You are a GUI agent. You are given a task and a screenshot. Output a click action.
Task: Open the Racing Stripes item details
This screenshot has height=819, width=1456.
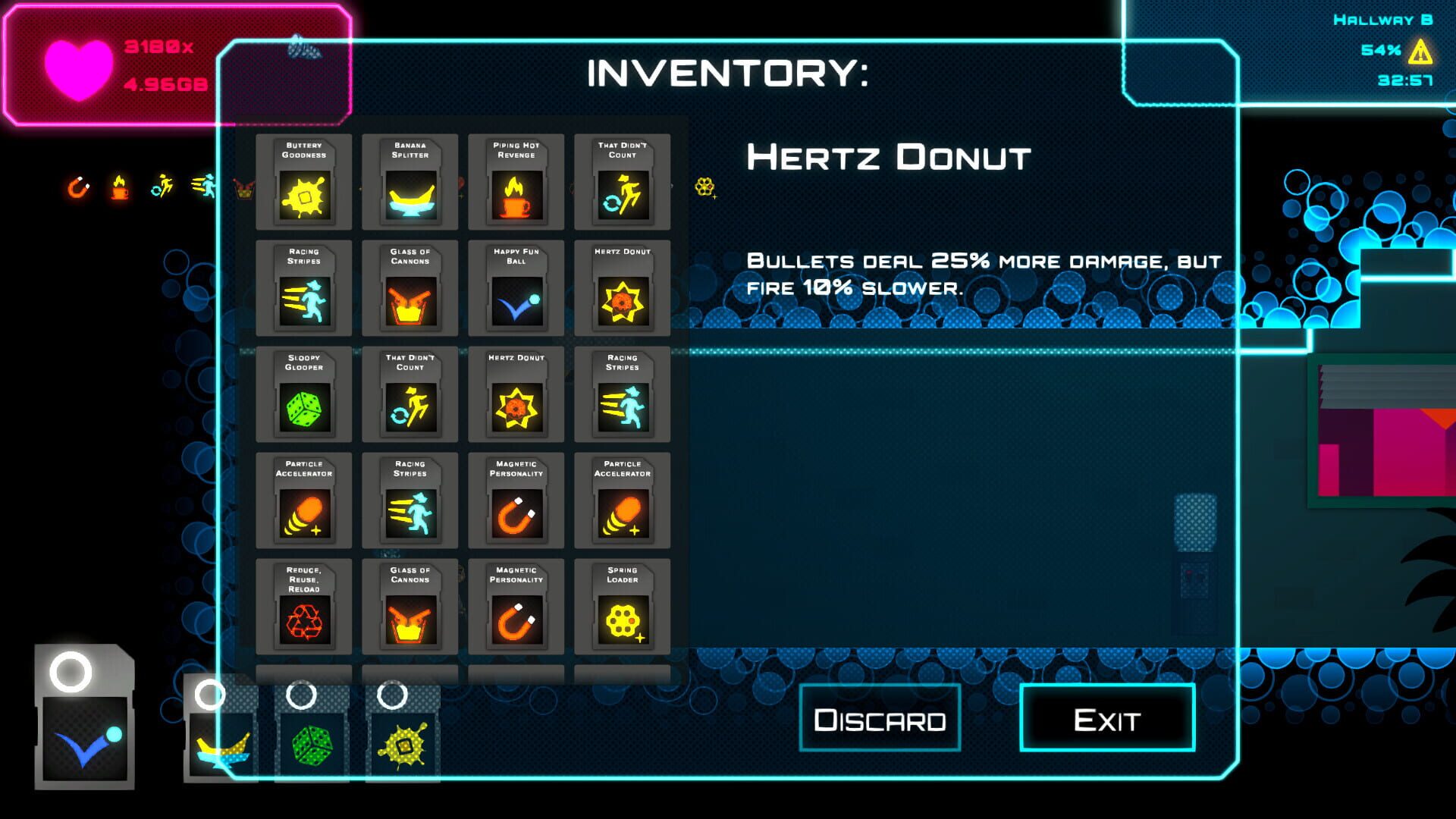point(303,288)
